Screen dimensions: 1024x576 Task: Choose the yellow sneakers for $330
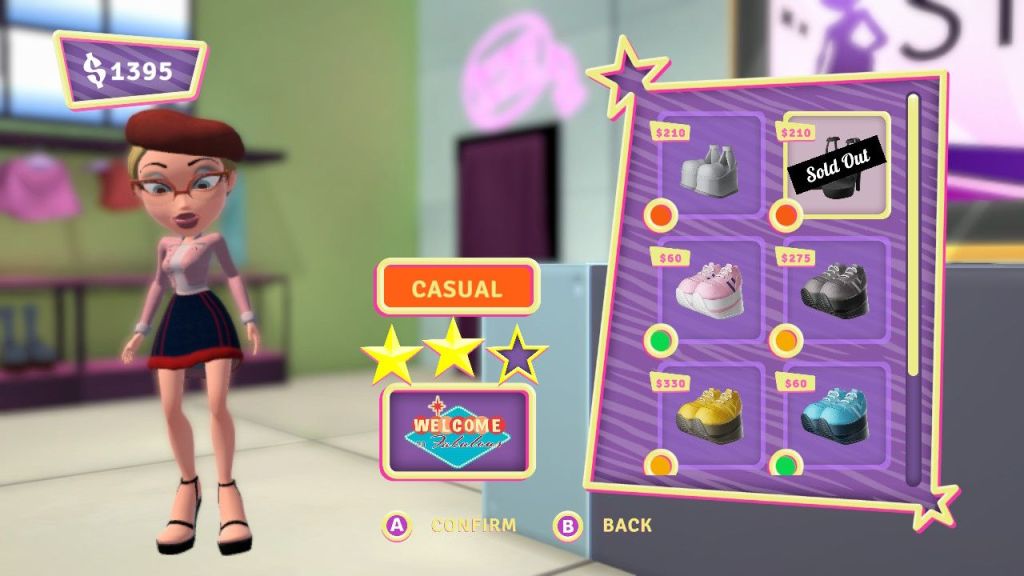coord(709,413)
